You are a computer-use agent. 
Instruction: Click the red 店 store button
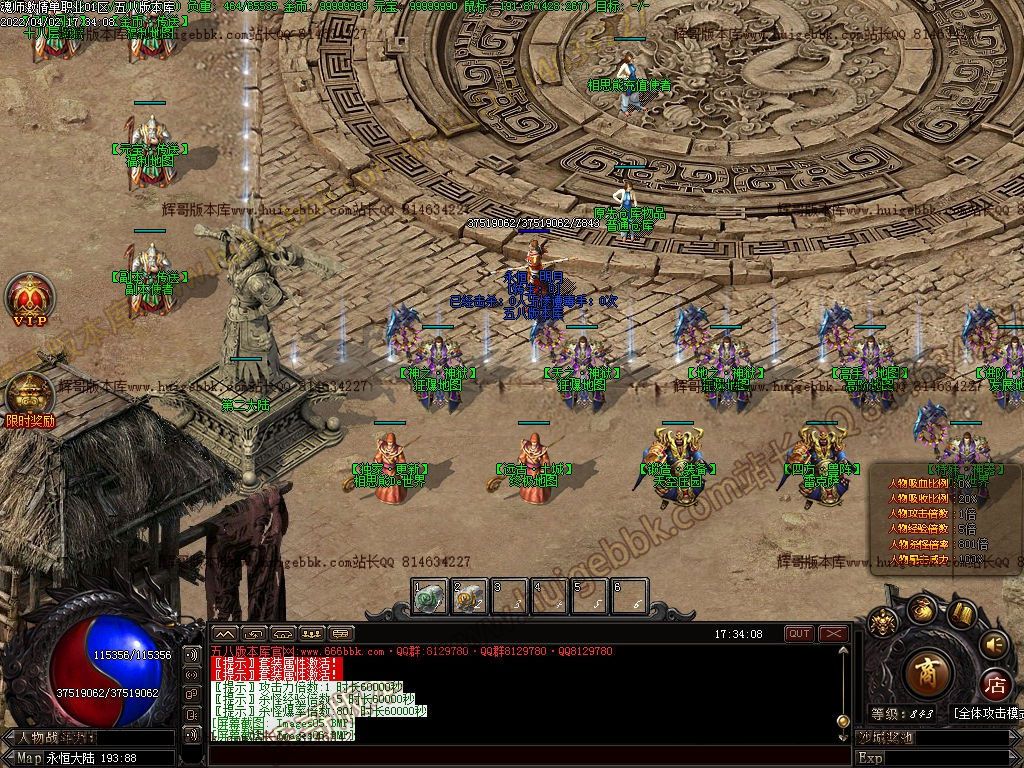[x=995, y=685]
